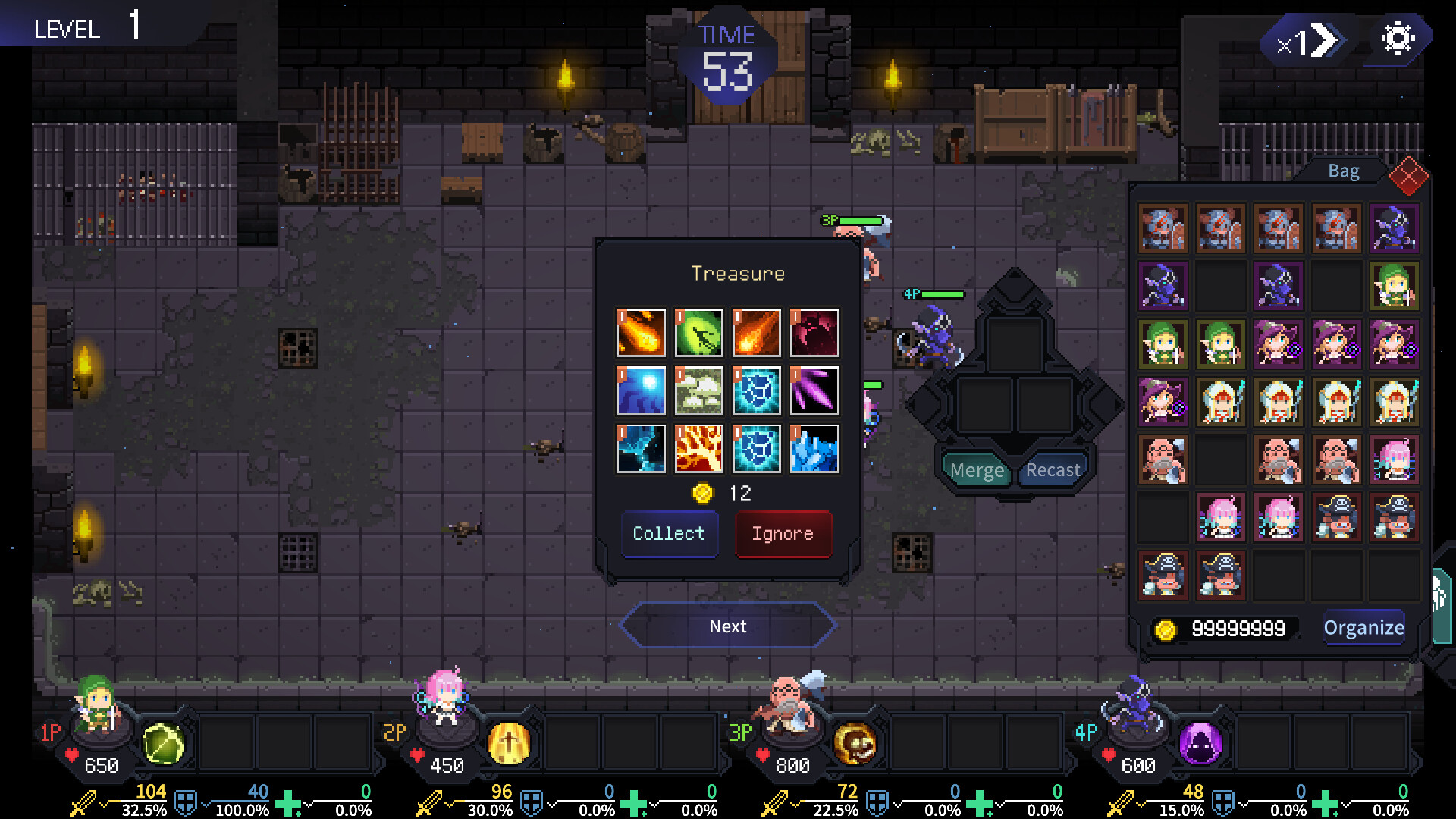Select the glowing blue shield skill in the Treasure panel
1456x819 pixels.
[x=756, y=390]
